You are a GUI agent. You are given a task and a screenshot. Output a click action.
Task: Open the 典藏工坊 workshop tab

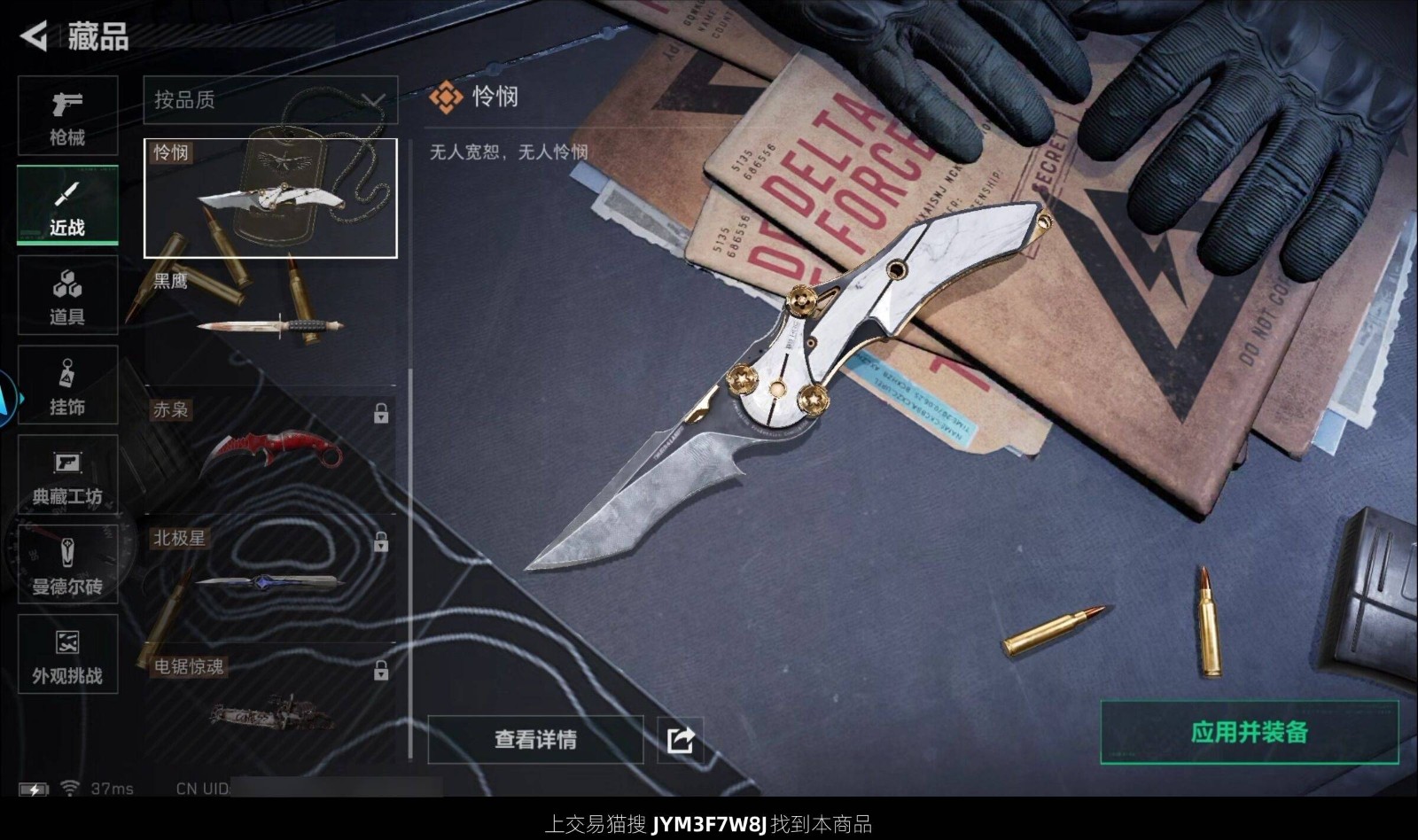pos(67,476)
